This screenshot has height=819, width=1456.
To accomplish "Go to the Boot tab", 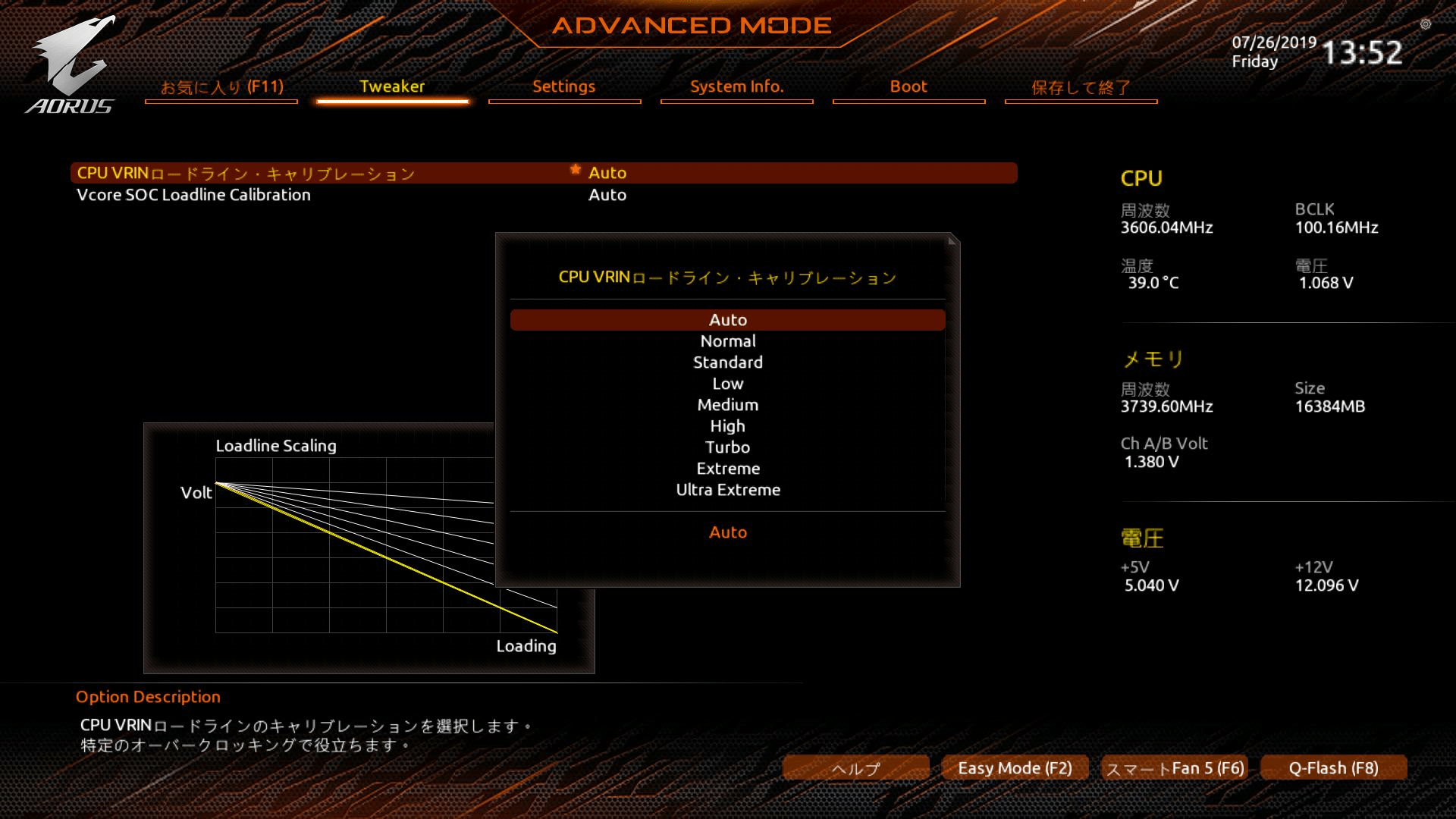I will coord(908,87).
